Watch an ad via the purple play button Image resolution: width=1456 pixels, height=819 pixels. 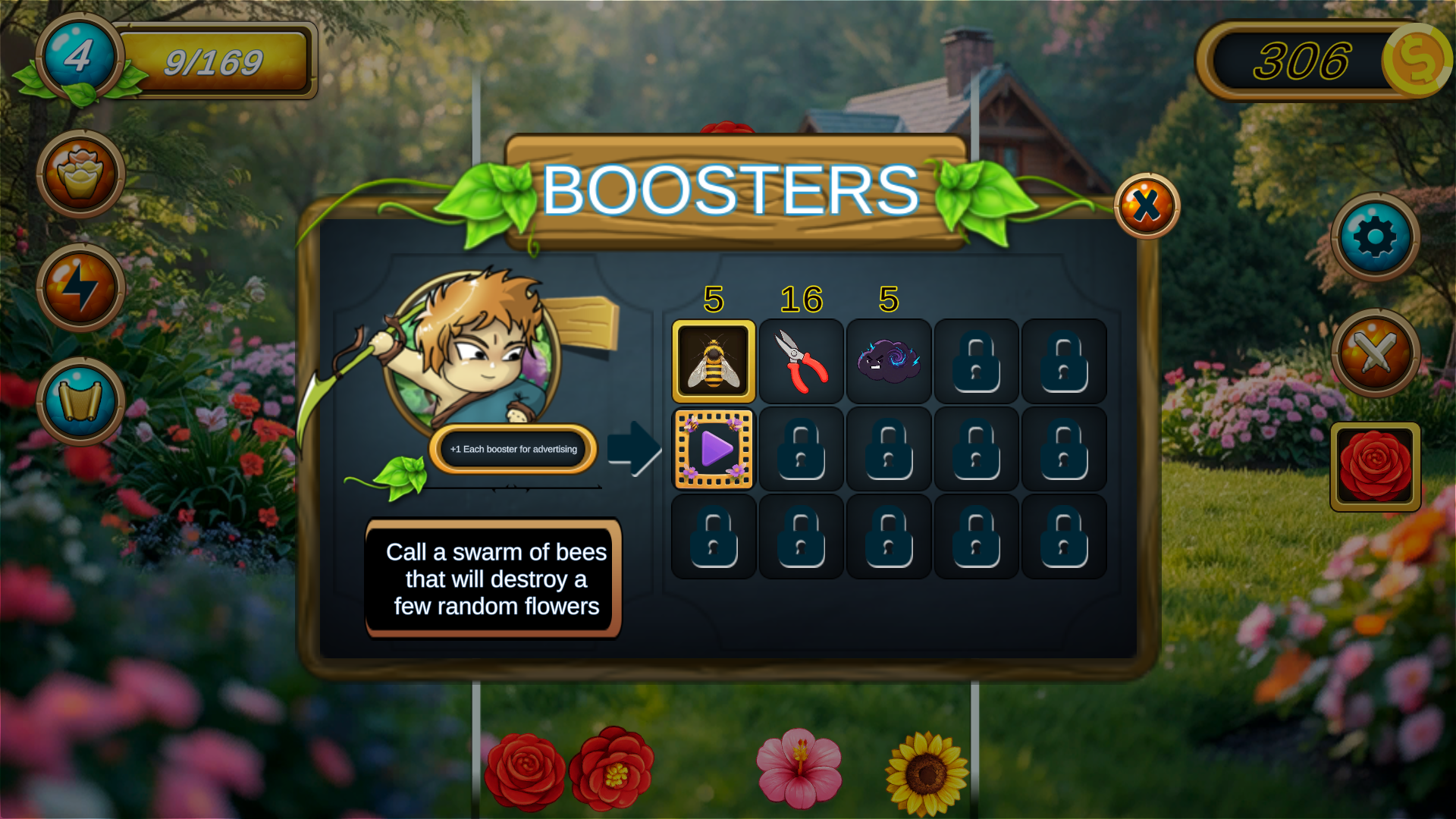pos(713,448)
